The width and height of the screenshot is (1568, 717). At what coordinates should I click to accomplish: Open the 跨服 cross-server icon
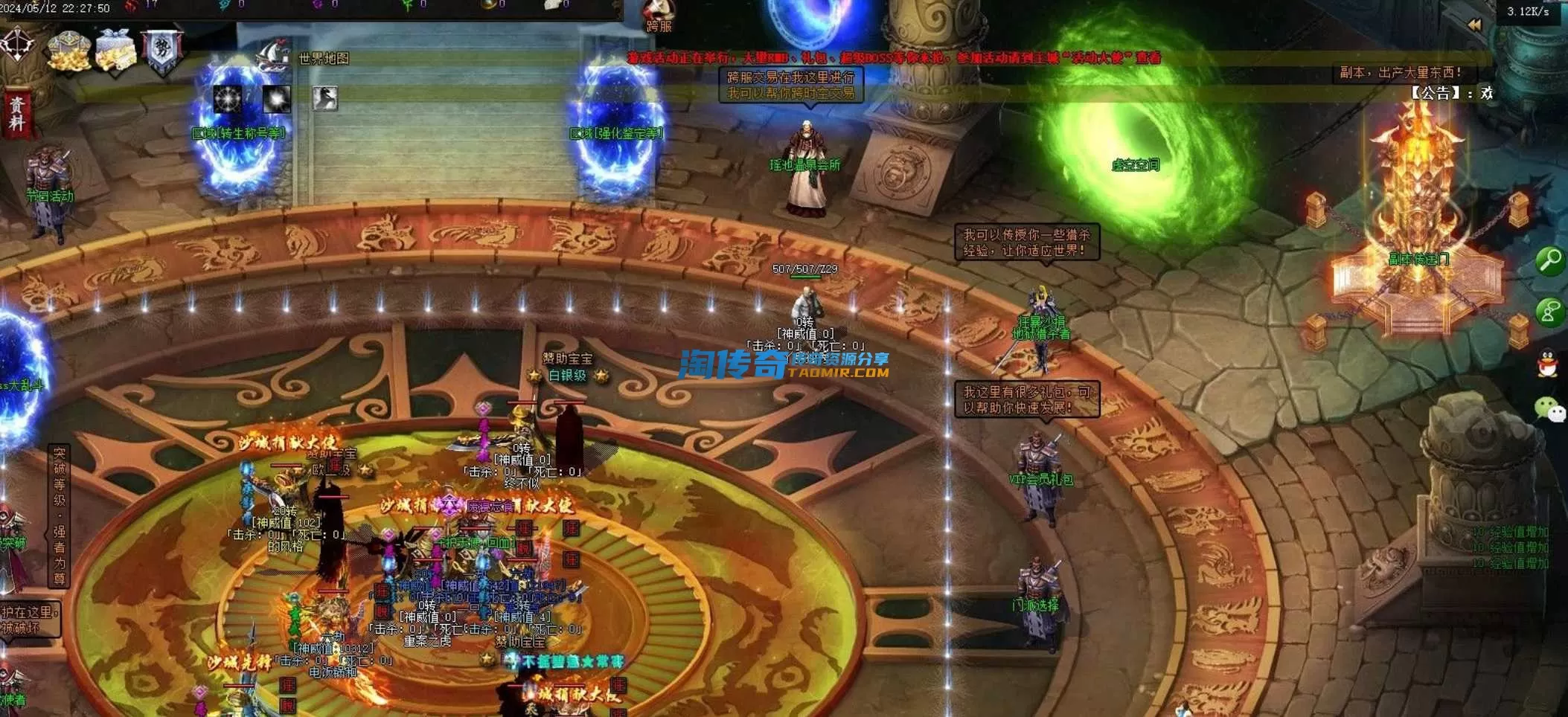point(659,16)
